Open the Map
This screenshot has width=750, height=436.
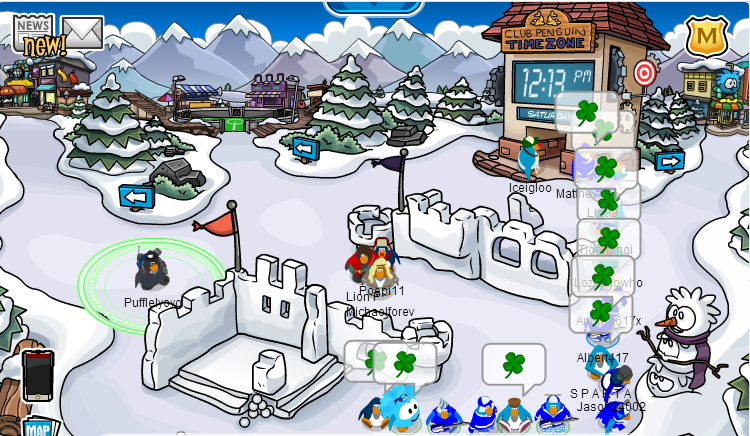coord(38,427)
